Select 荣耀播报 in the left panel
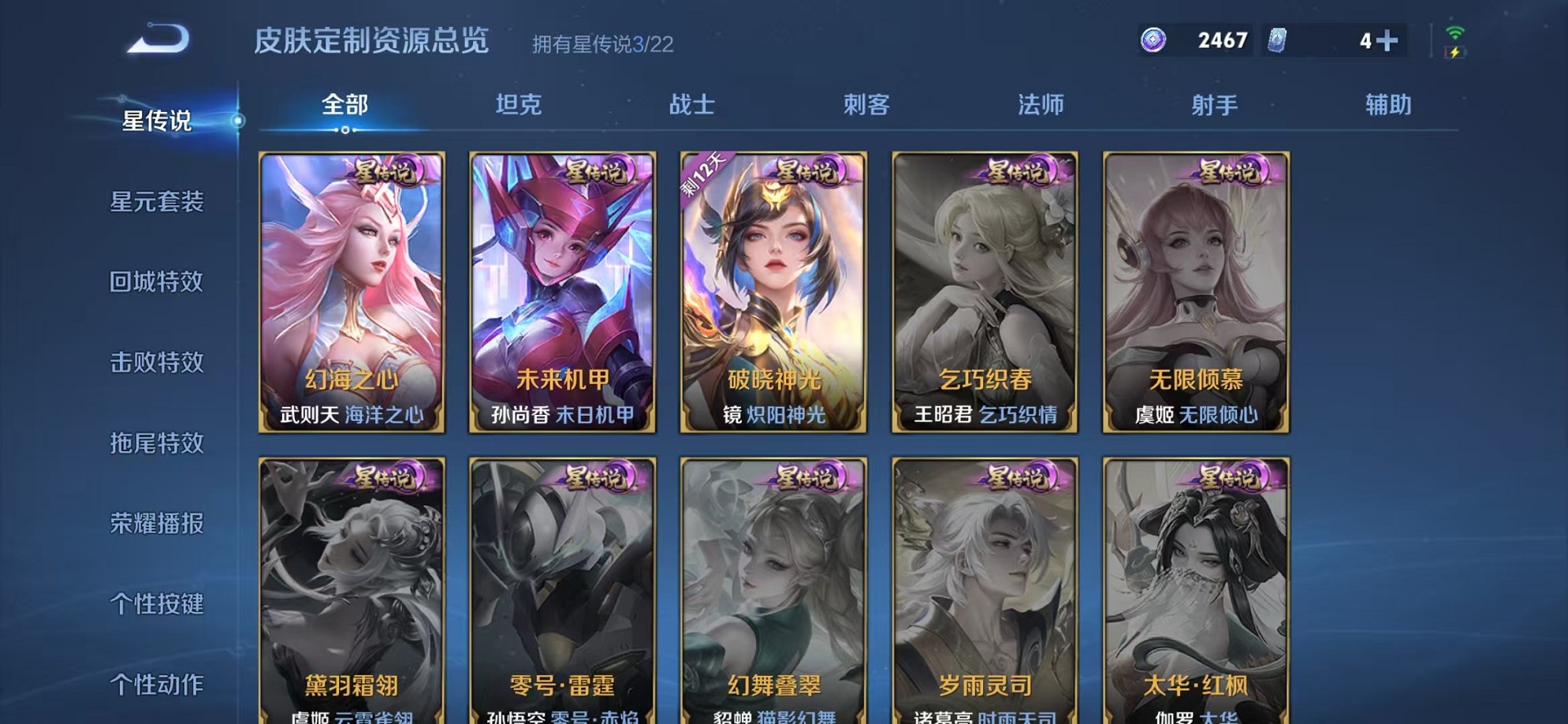 tap(158, 524)
